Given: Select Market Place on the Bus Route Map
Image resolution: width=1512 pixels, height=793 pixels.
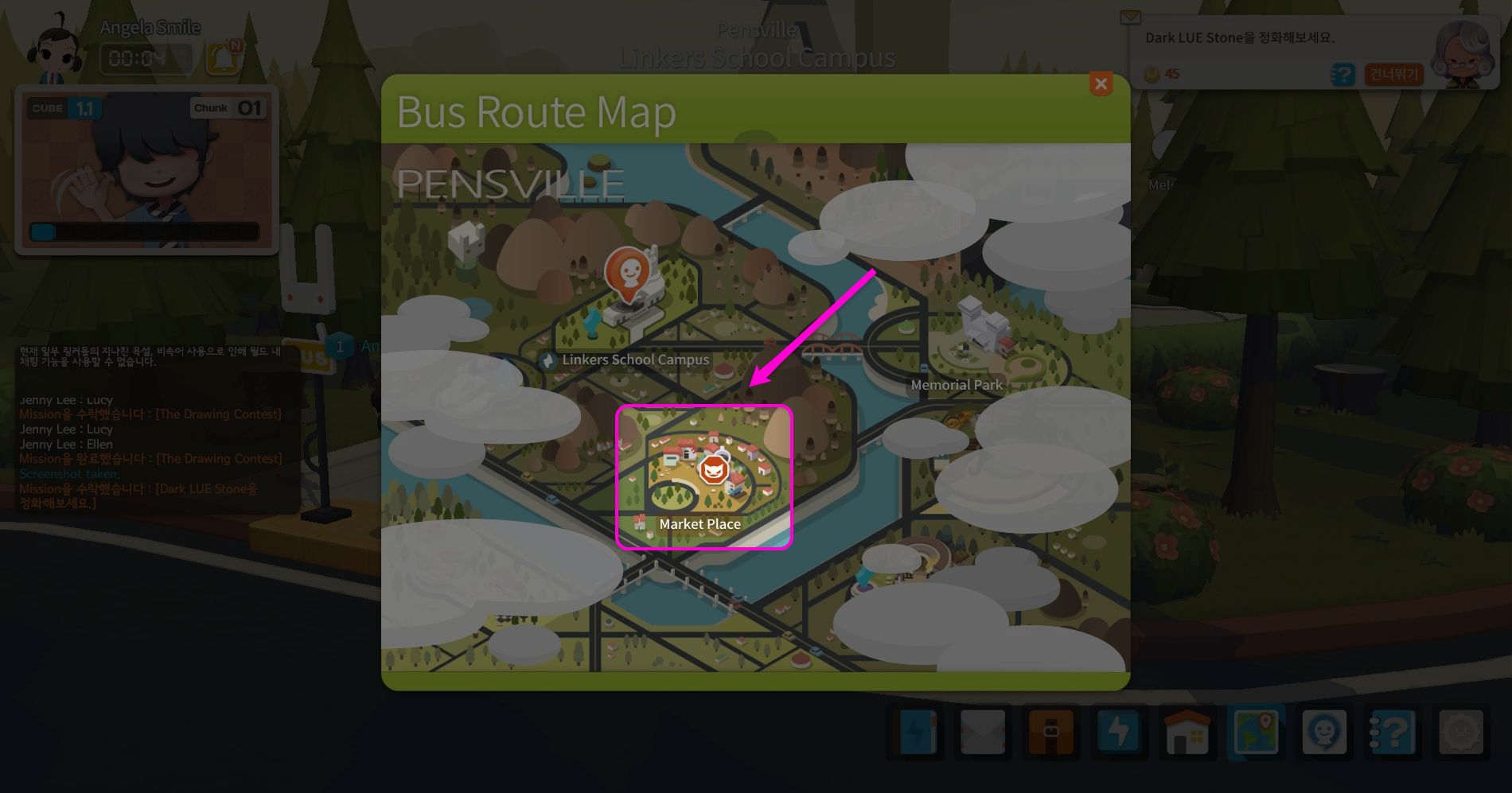Looking at the screenshot, I should 703,472.
